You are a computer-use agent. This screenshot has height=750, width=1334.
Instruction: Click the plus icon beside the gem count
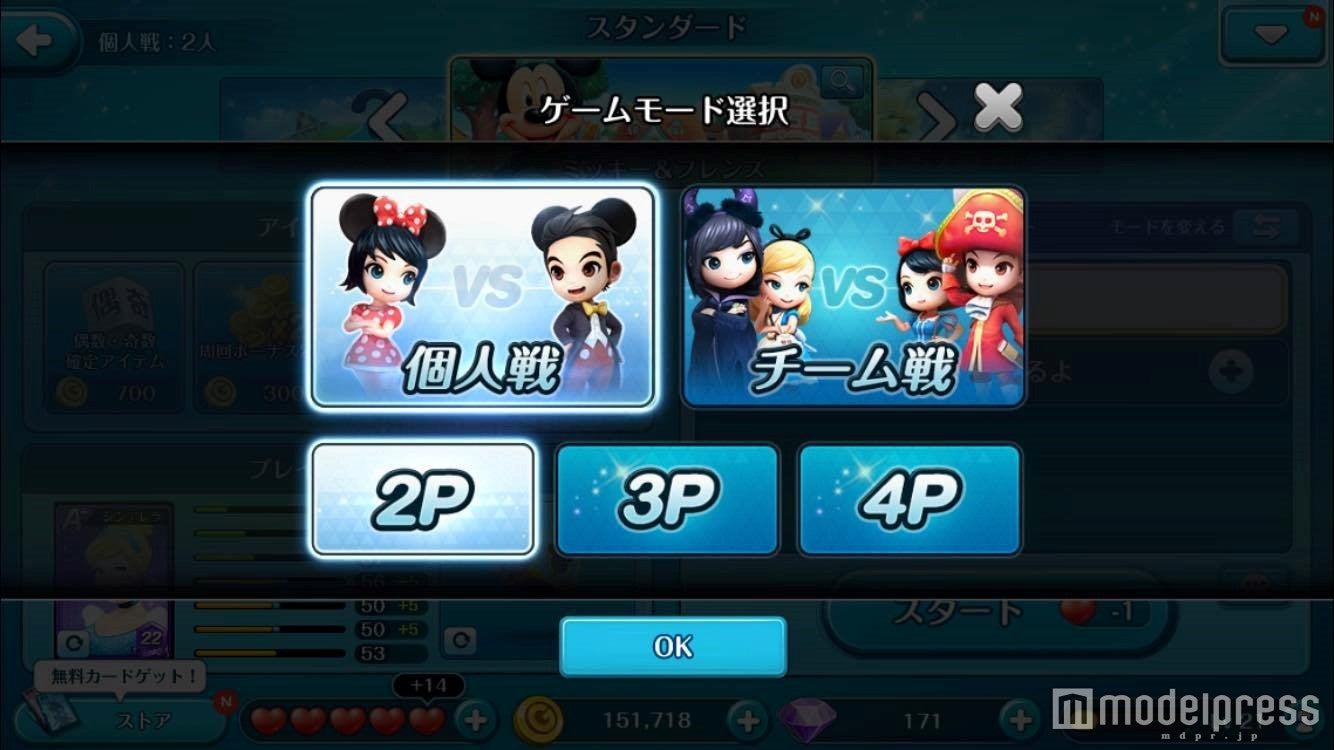tap(1018, 718)
